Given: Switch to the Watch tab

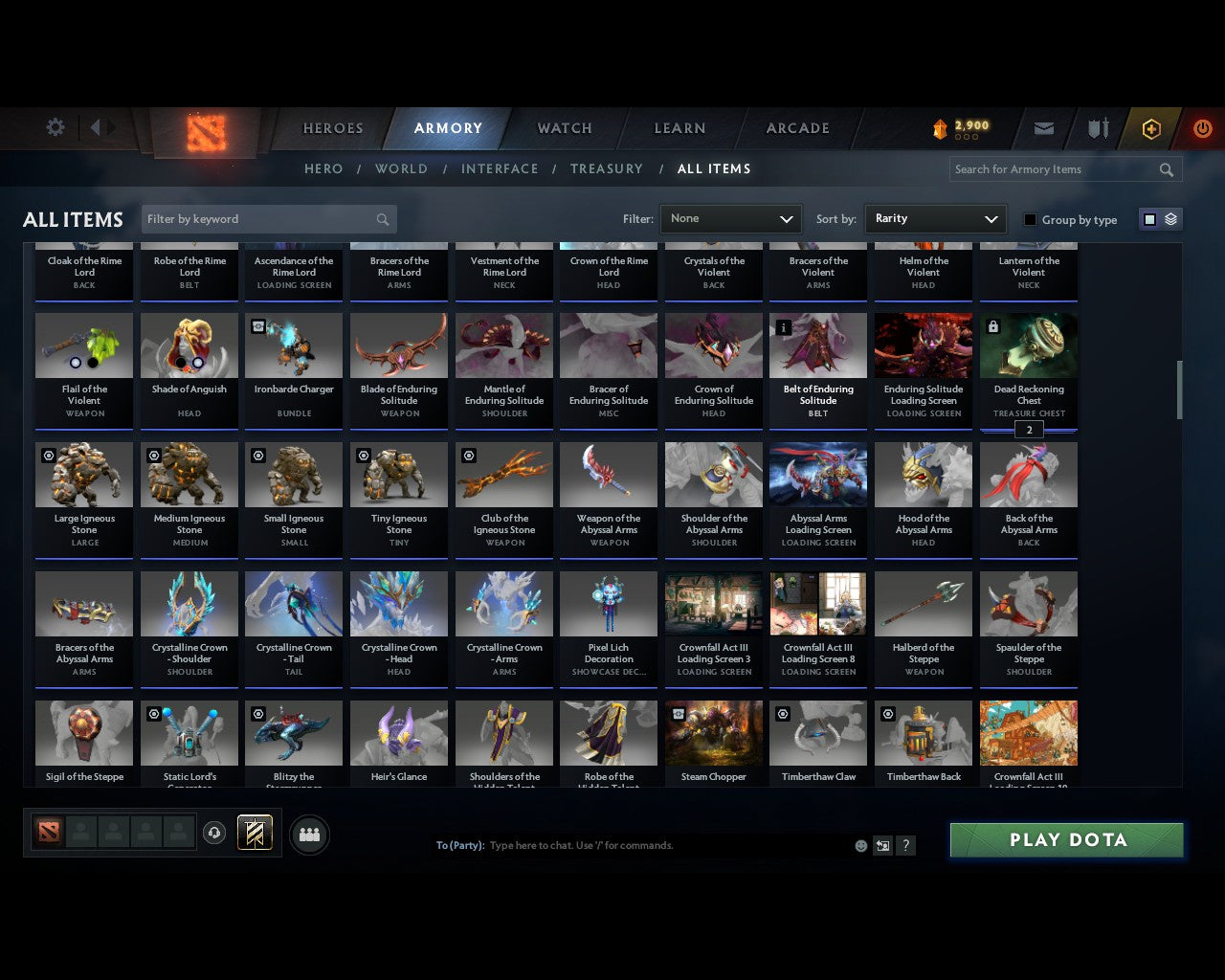Looking at the screenshot, I should pyautogui.click(x=563, y=127).
